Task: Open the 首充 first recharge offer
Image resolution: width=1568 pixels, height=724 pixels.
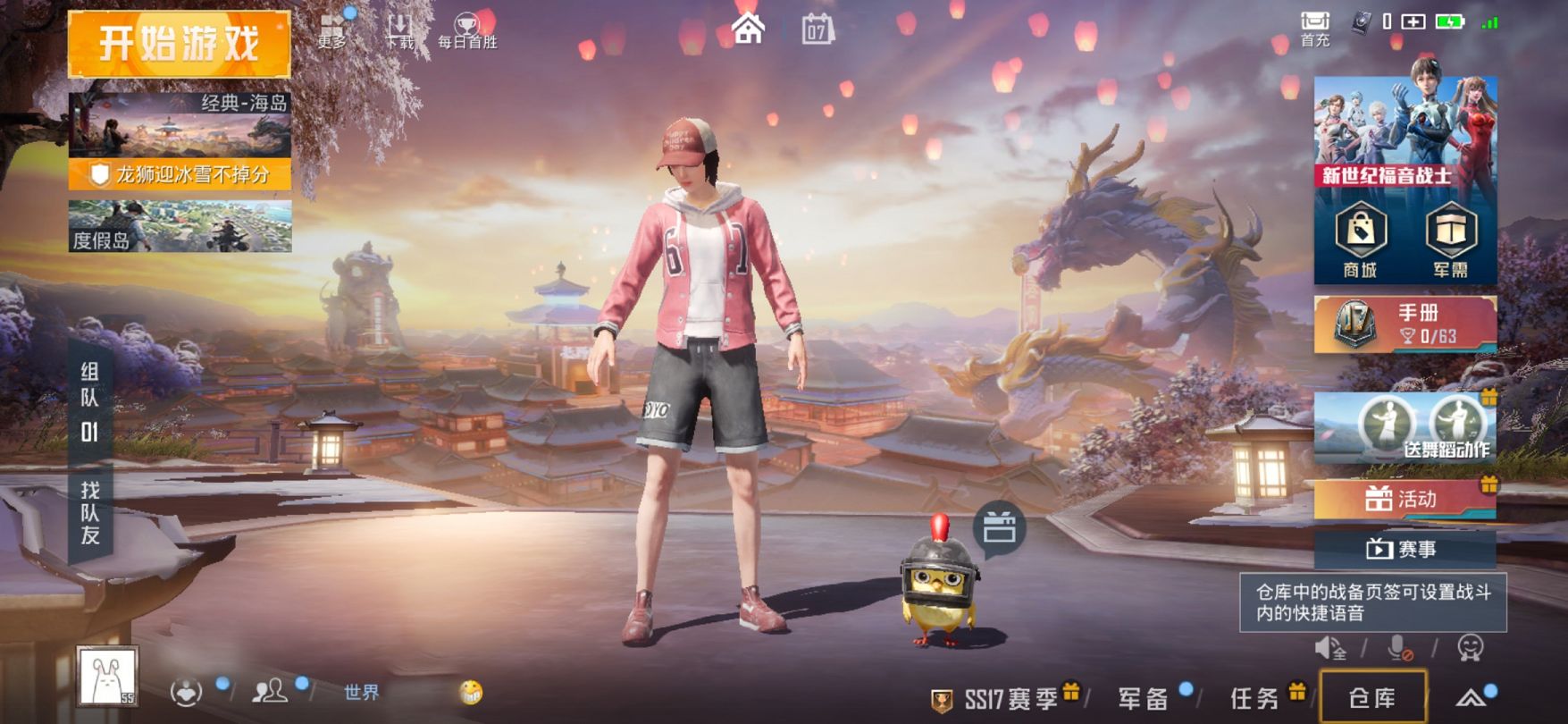Action: [x=1314, y=29]
